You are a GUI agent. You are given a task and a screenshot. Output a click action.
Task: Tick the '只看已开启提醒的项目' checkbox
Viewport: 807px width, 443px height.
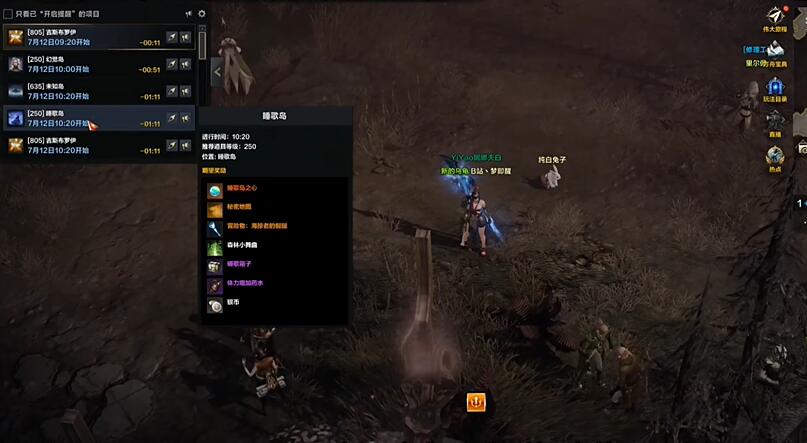8,14
